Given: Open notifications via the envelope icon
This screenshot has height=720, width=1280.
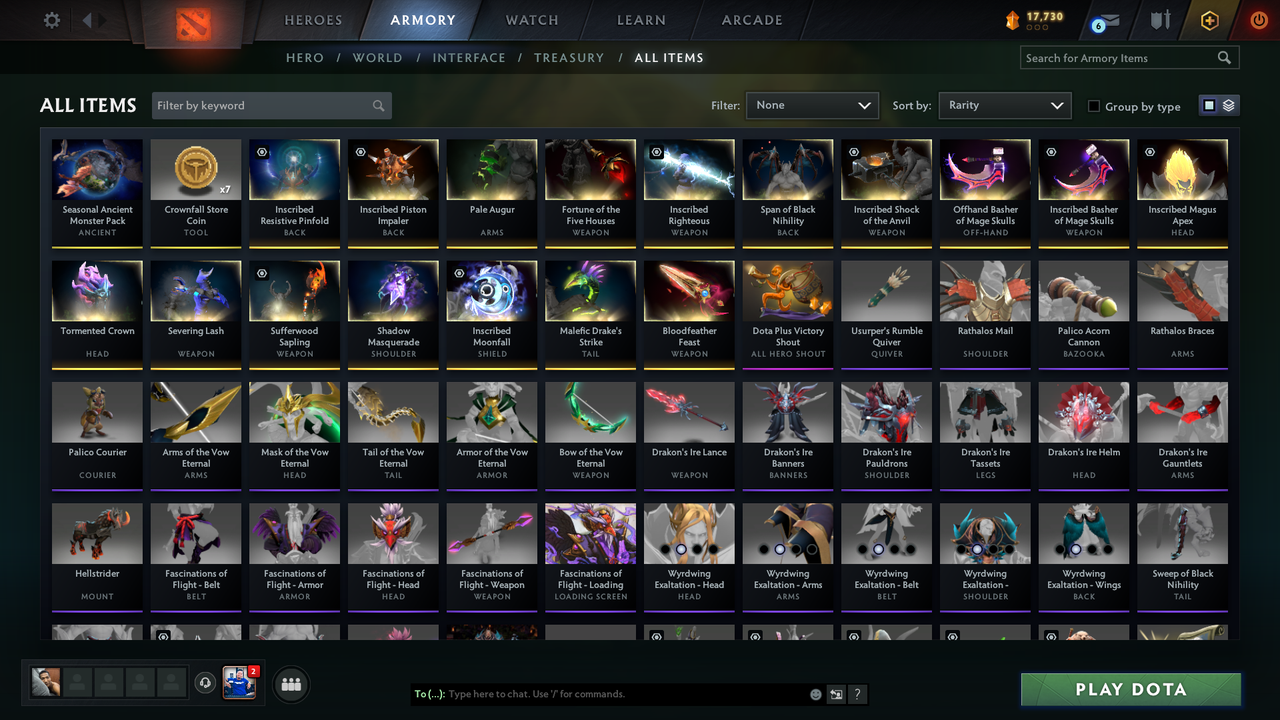Looking at the screenshot, I should [x=1110, y=19].
